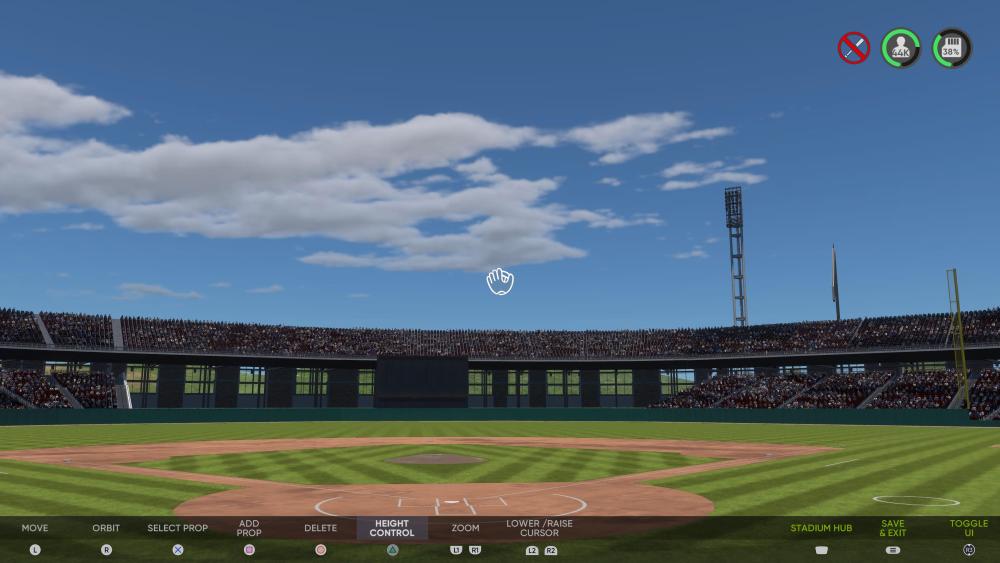Click Save & Exit

coord(893,528)
